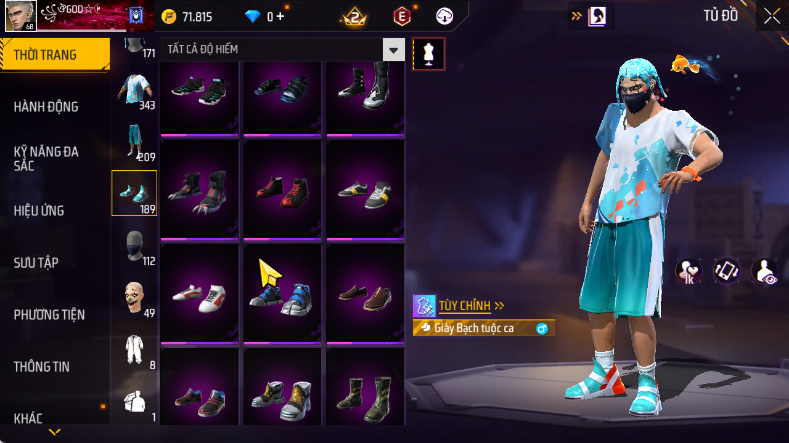Viewport: 789px width, 443px height.
Task: Click the TÙY CHỈNH customize button
Action: 462,306
